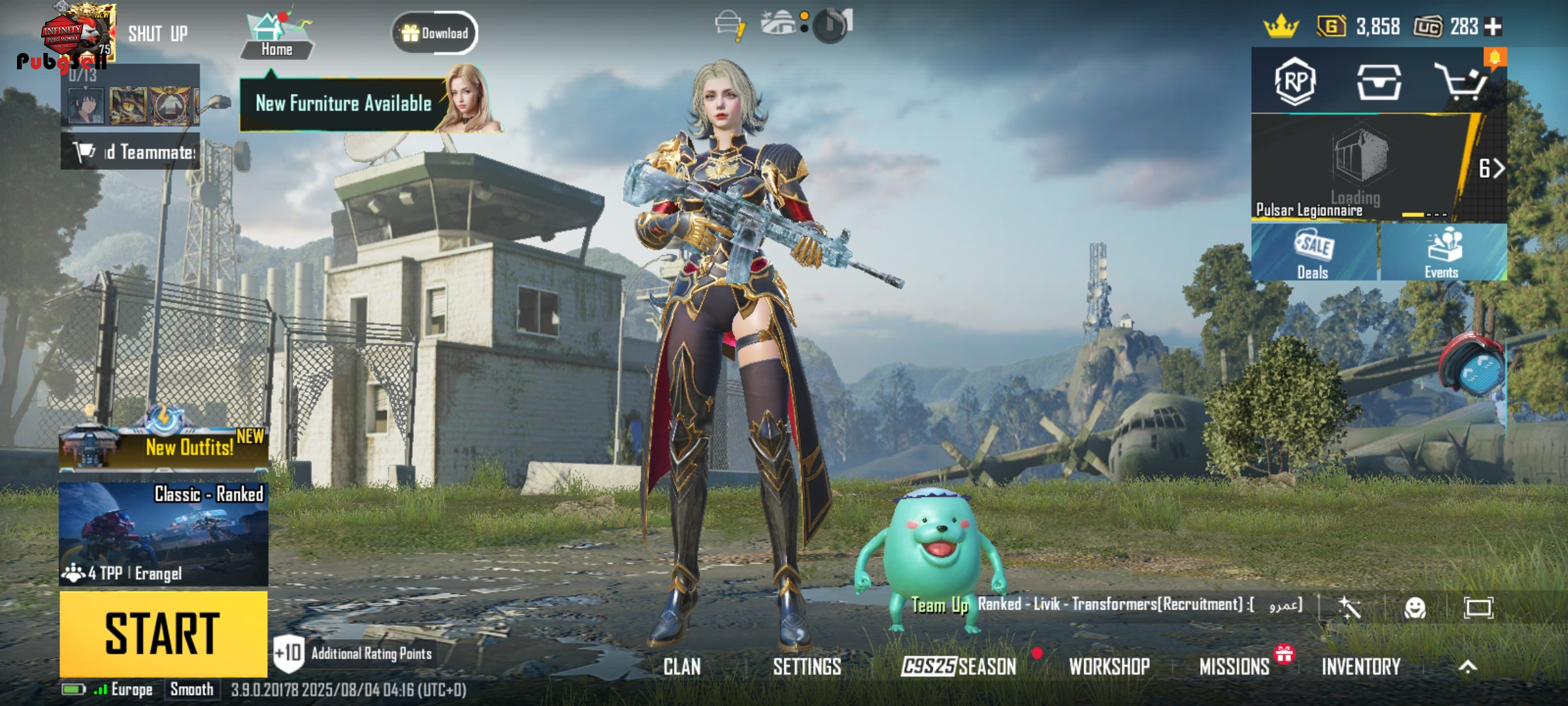Show the Deals sale page

coord(1313,253)
